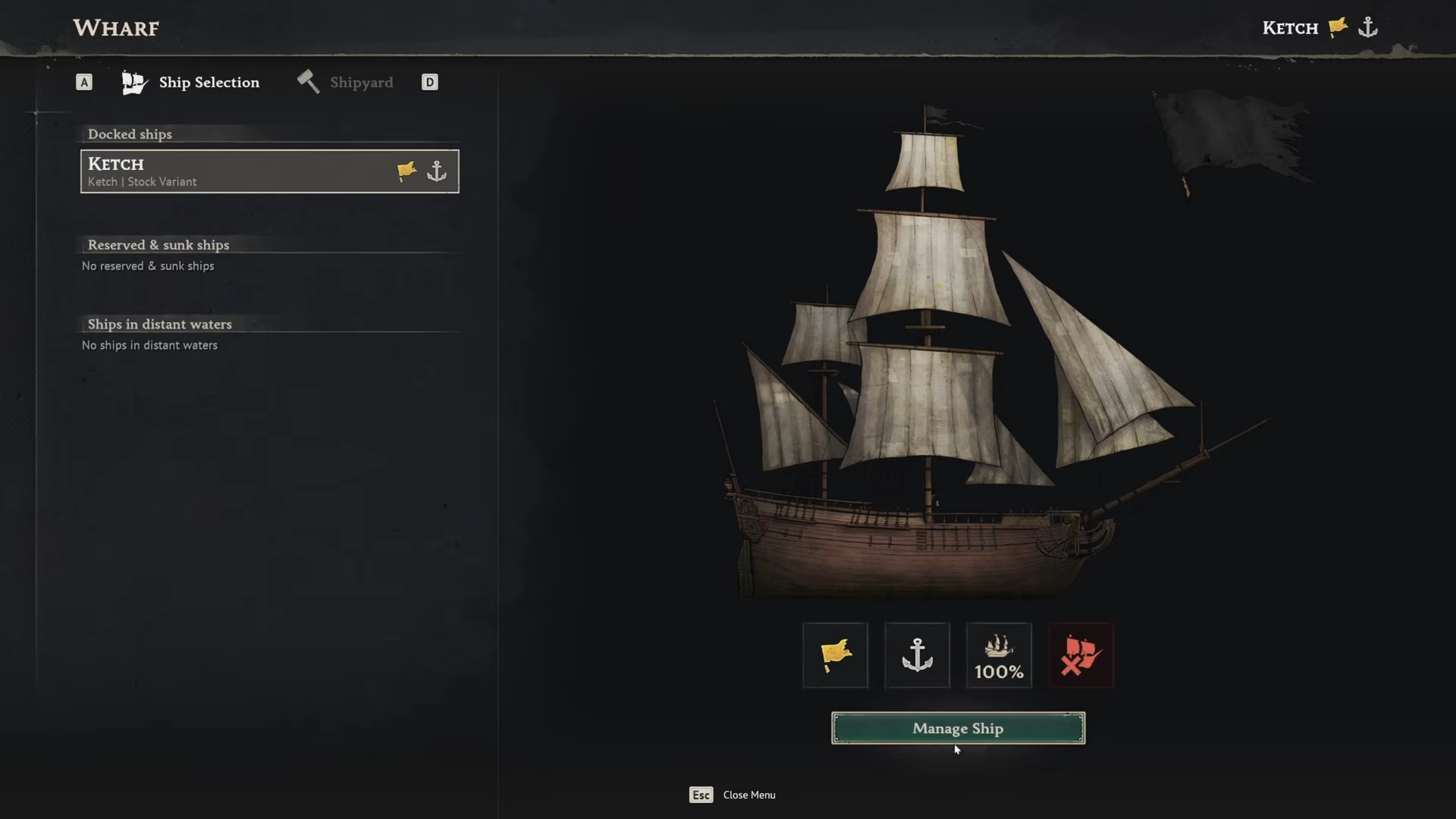Click the red crossed-out ship icon

[1081, 655]
